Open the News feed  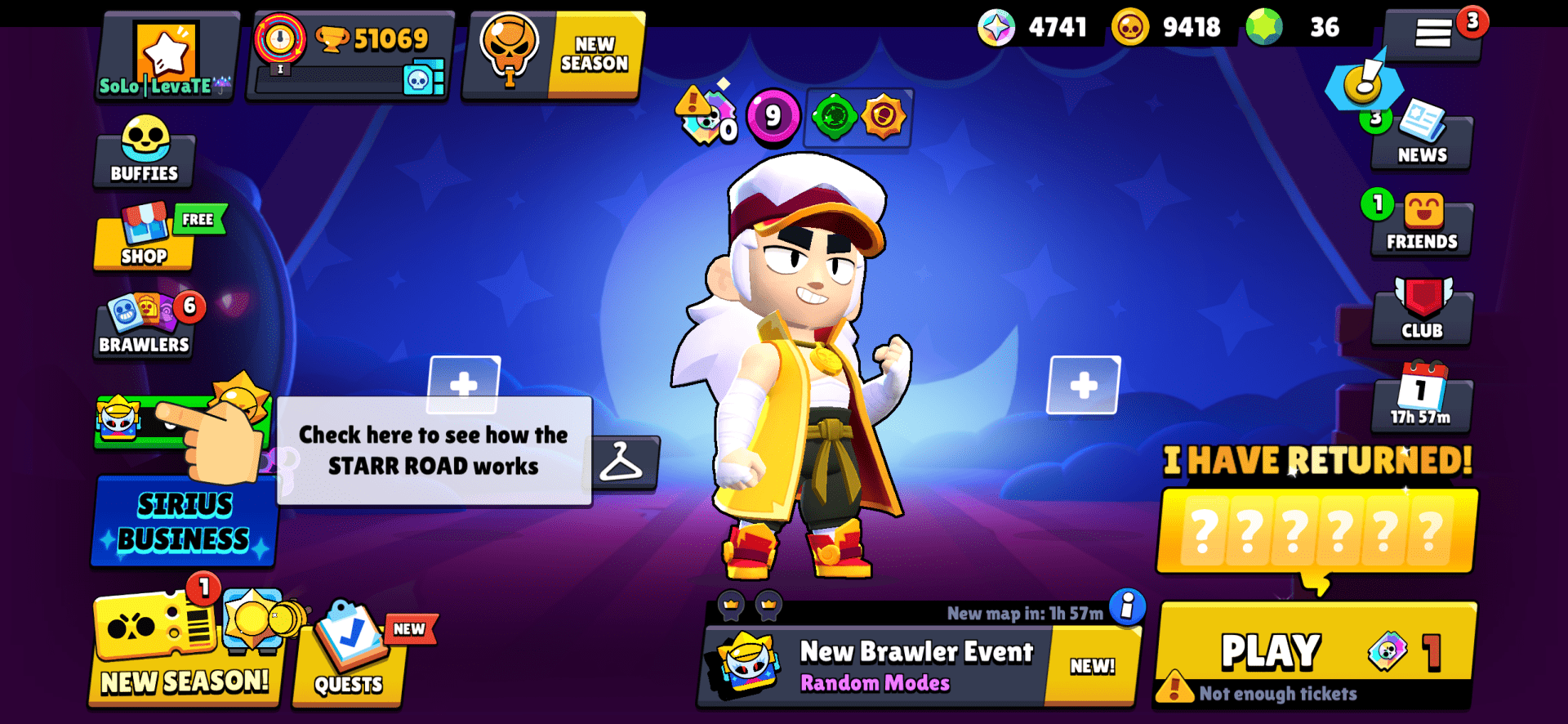point(1421,135)
